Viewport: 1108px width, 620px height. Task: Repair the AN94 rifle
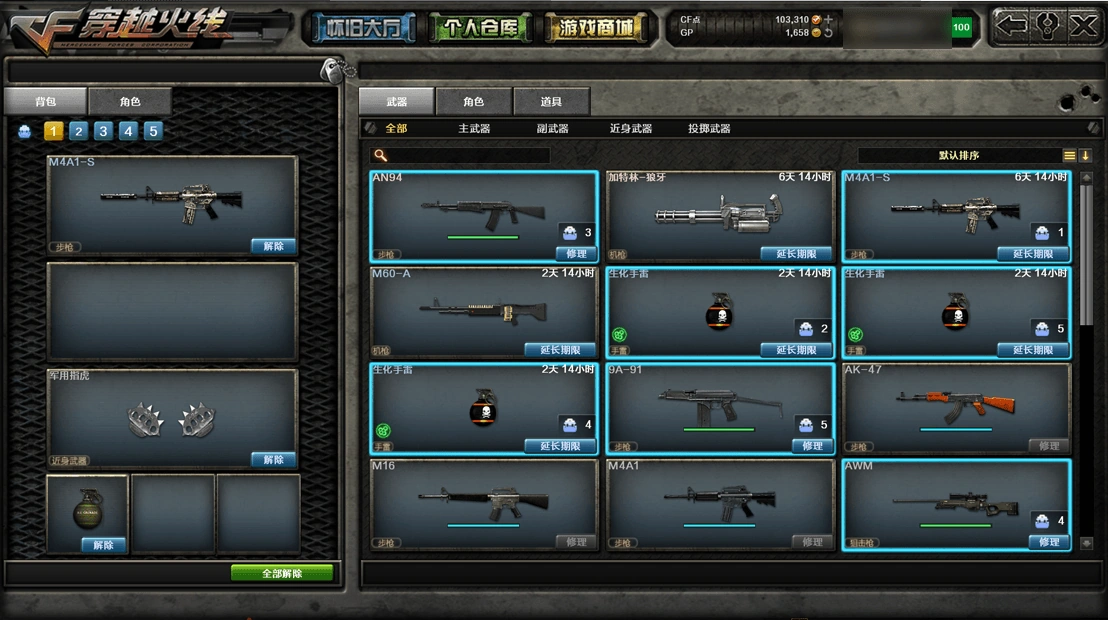[576, 254]
